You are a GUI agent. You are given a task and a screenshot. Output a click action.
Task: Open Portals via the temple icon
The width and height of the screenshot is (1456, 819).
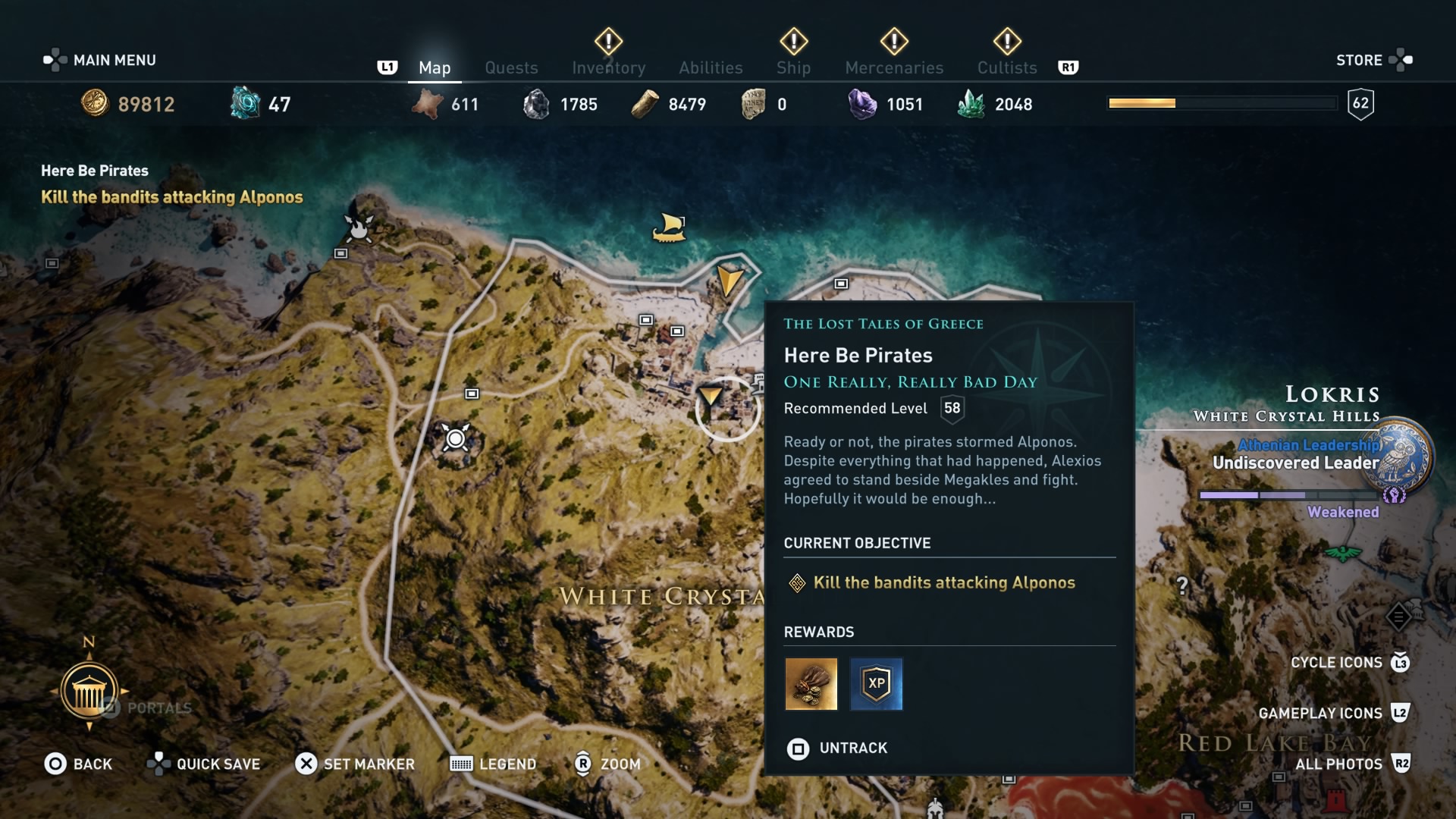pyautogui.click(x=89, y=692)
